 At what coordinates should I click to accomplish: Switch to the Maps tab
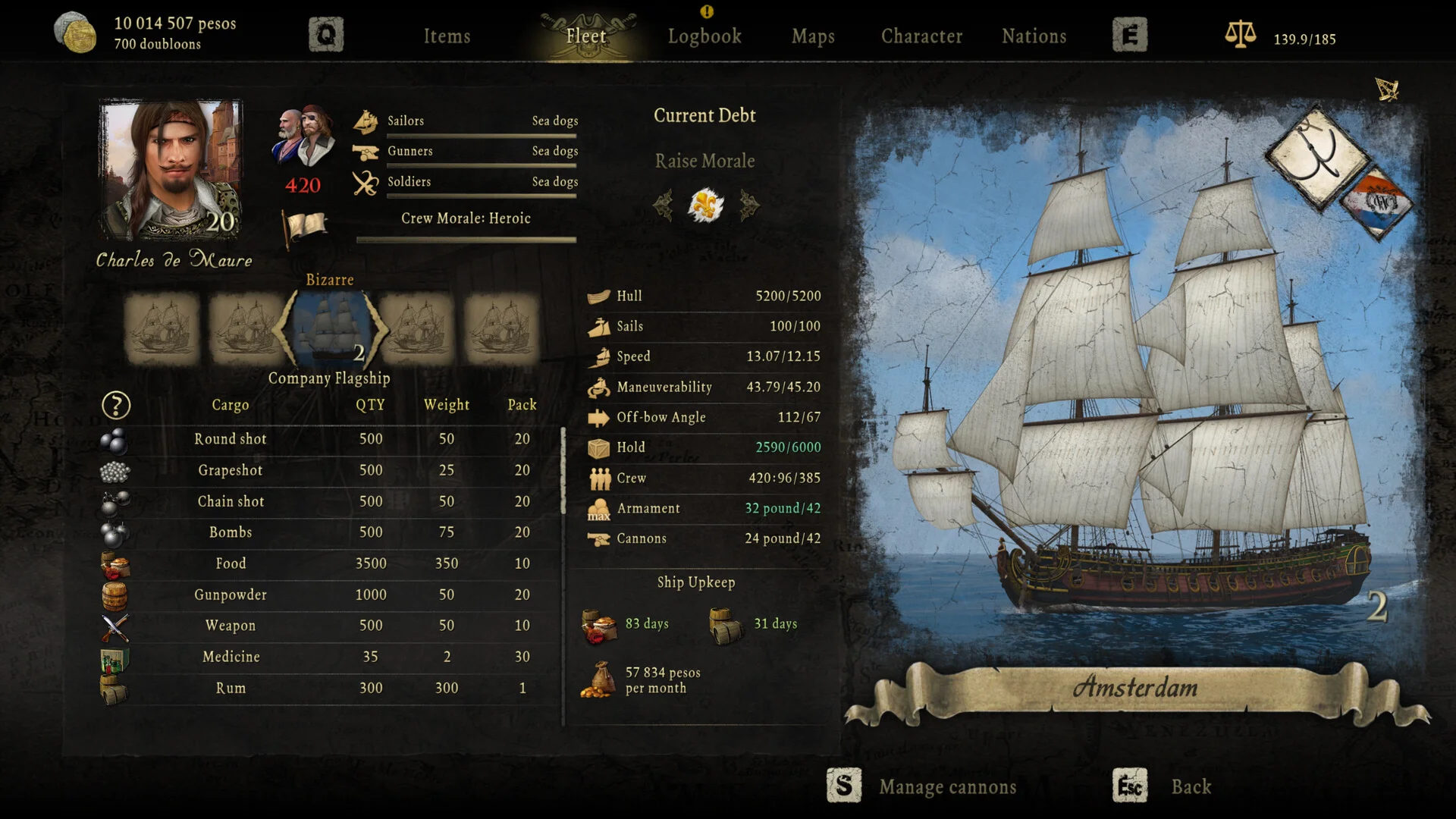click(813, 36)
